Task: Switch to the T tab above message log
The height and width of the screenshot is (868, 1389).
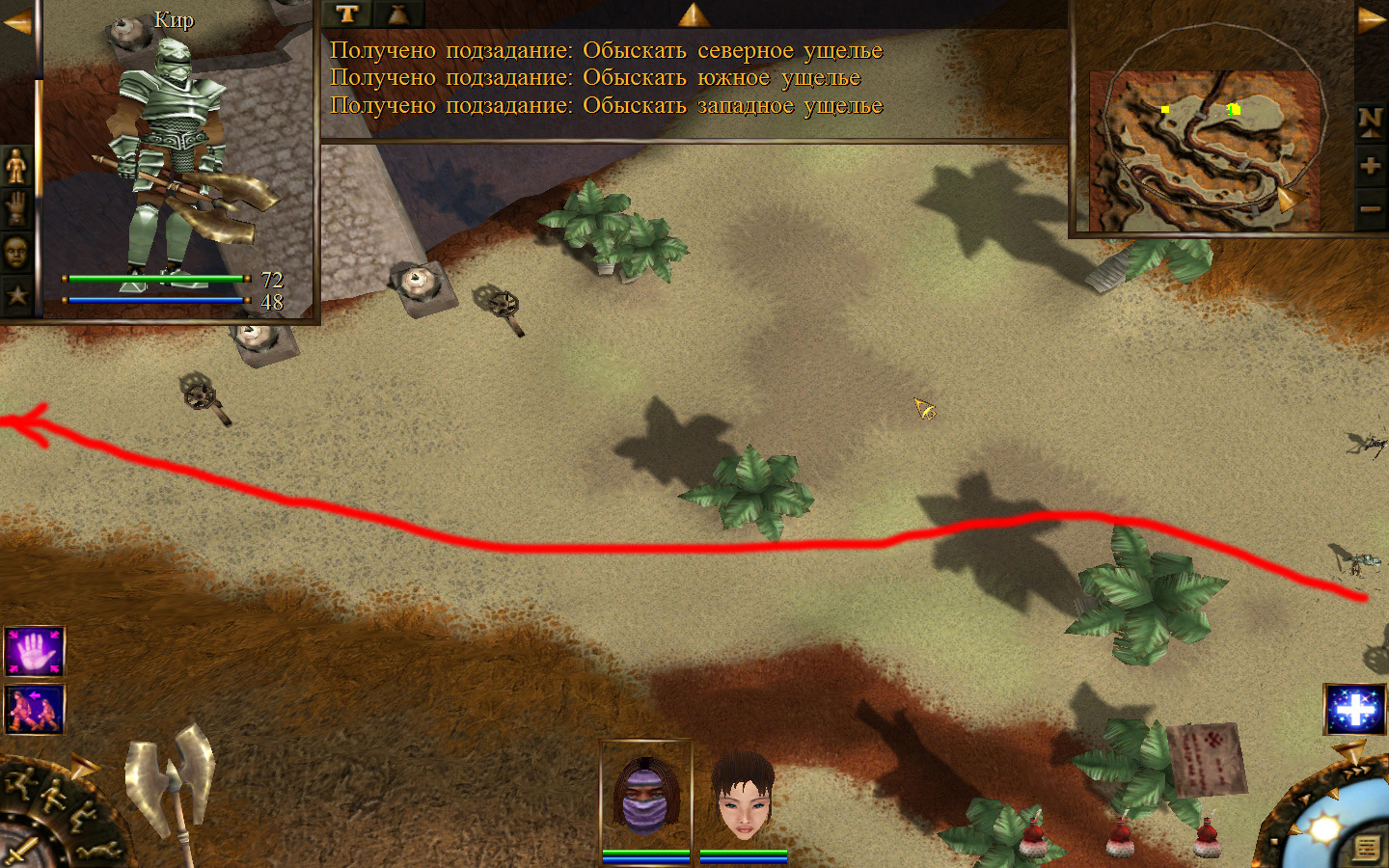Action: [x=347, y=14]
